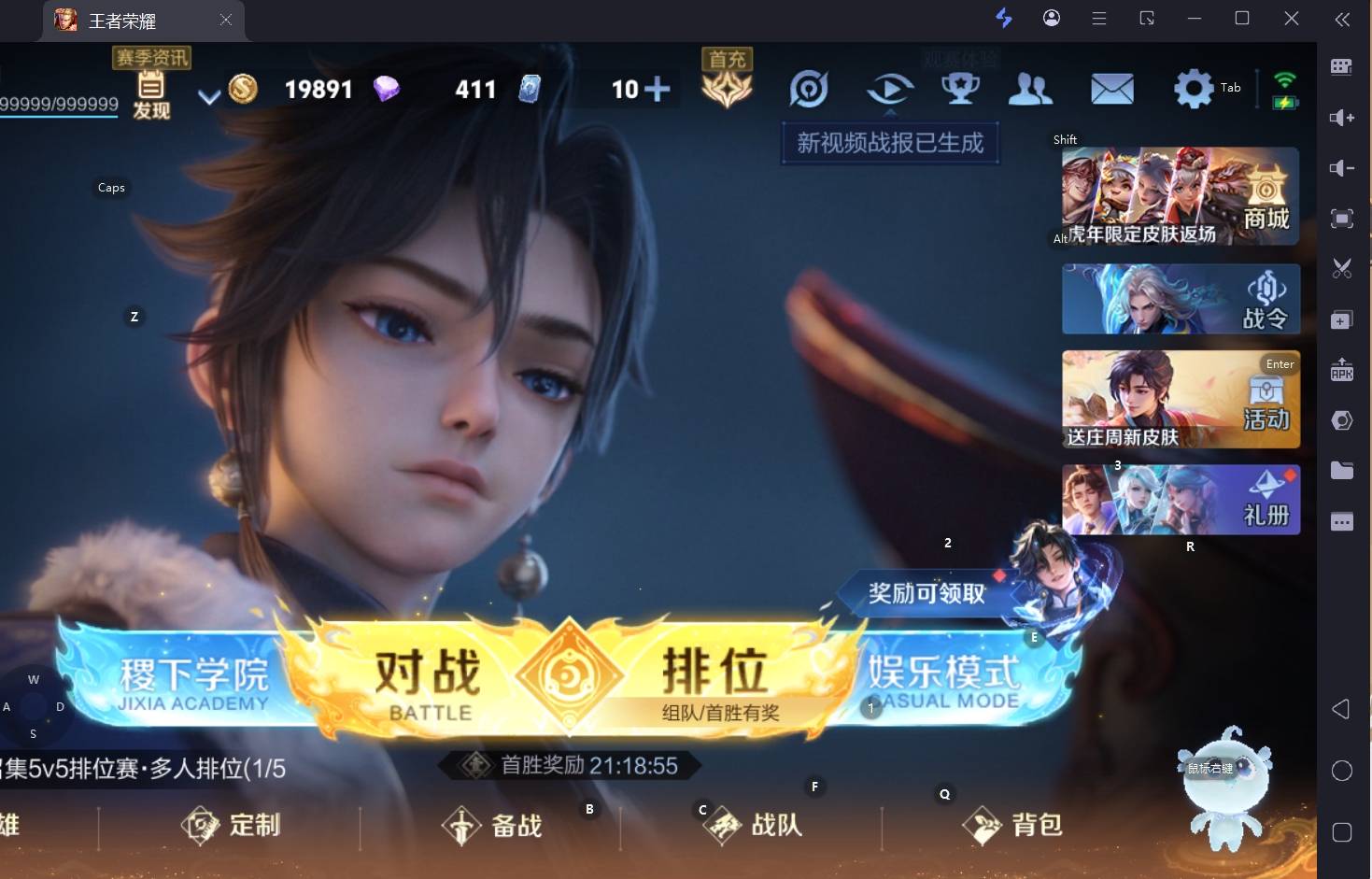Open the friends list icon
Viewport: 1372px width, 879px height.
click(1030, 90)
